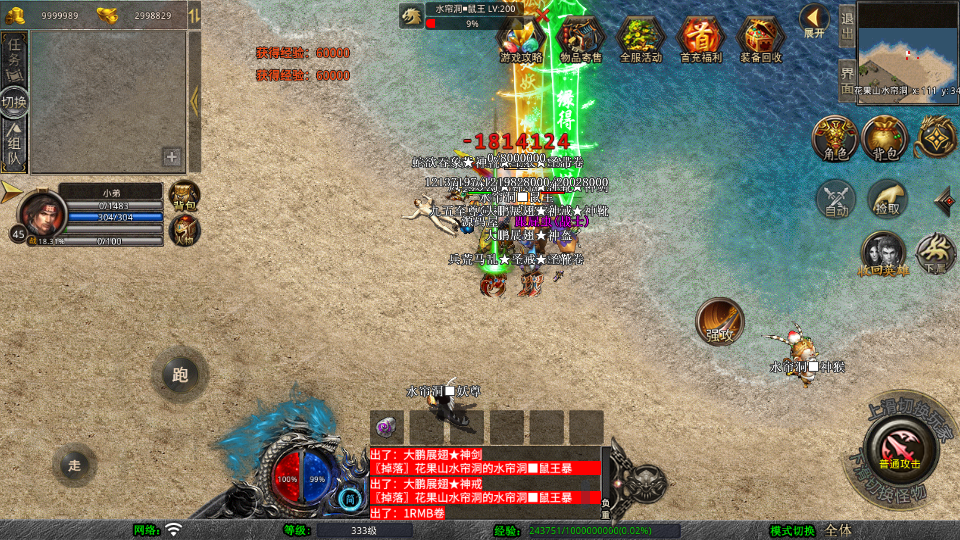Open the 装备回收 equipment recycling chest
Image resolution: width=960 pixels, height=540 pixels.
pos(761,39)
